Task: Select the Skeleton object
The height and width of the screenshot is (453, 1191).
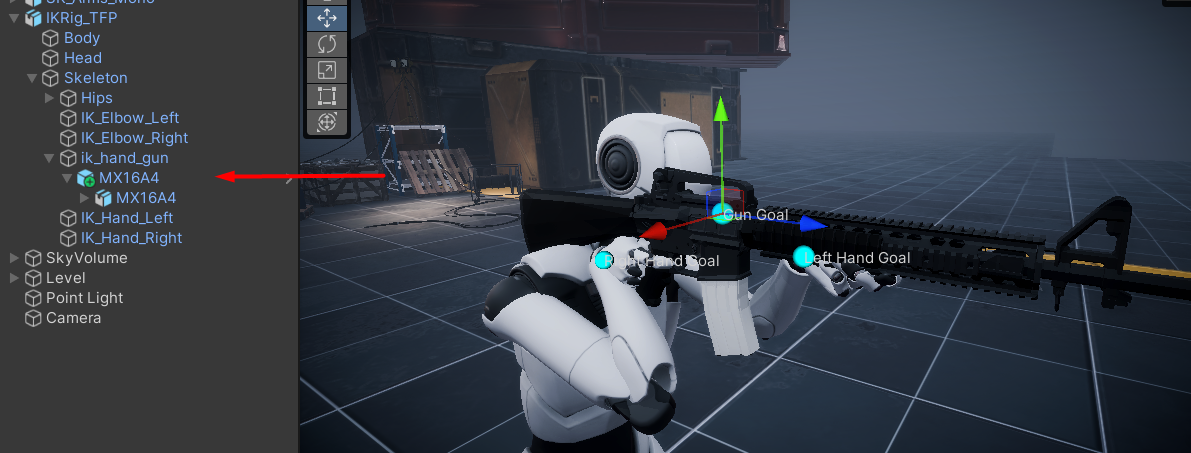Action: point(95,78)
